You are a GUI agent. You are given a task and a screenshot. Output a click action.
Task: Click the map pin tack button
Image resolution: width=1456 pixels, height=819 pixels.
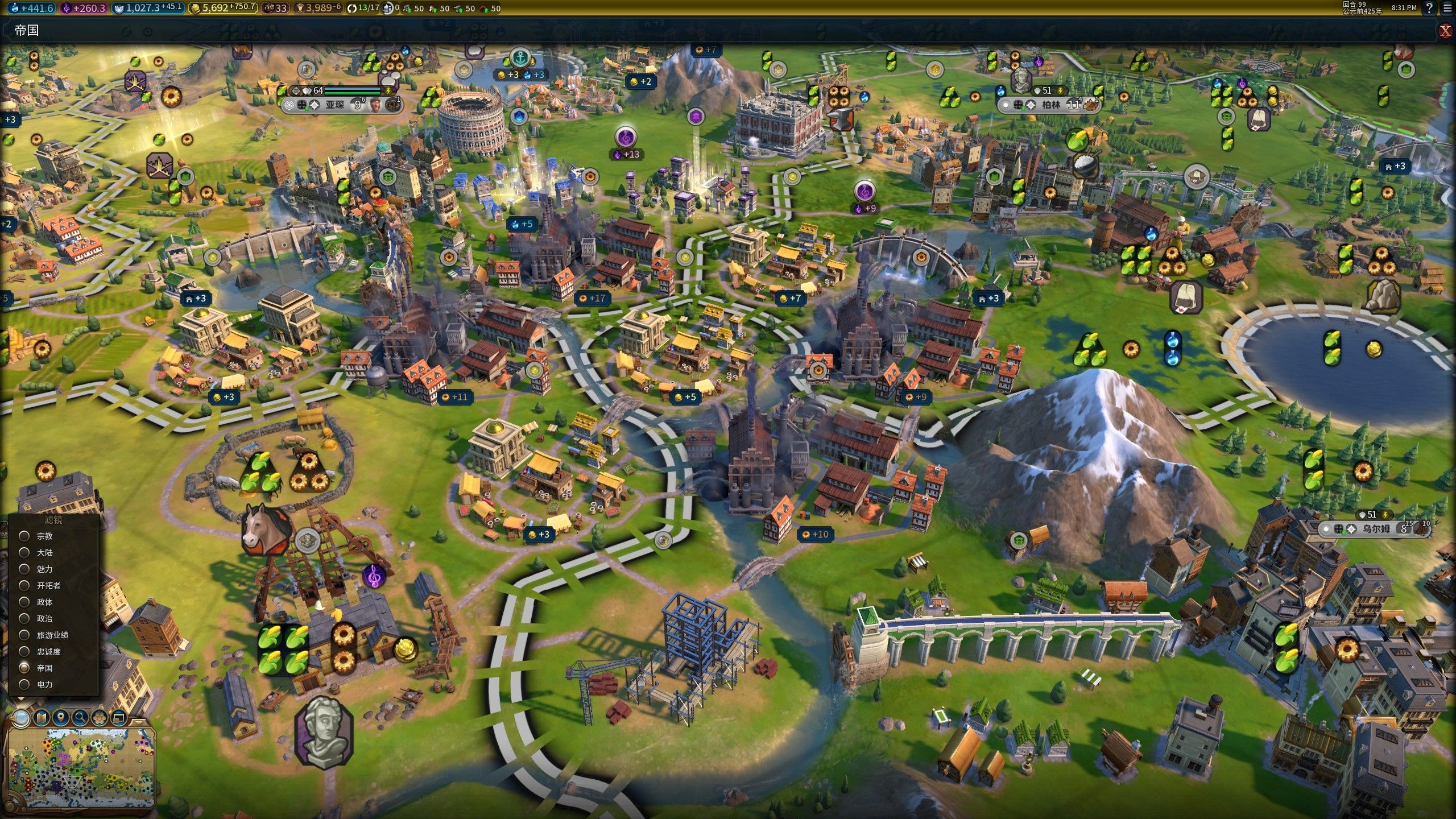point(61,718)
